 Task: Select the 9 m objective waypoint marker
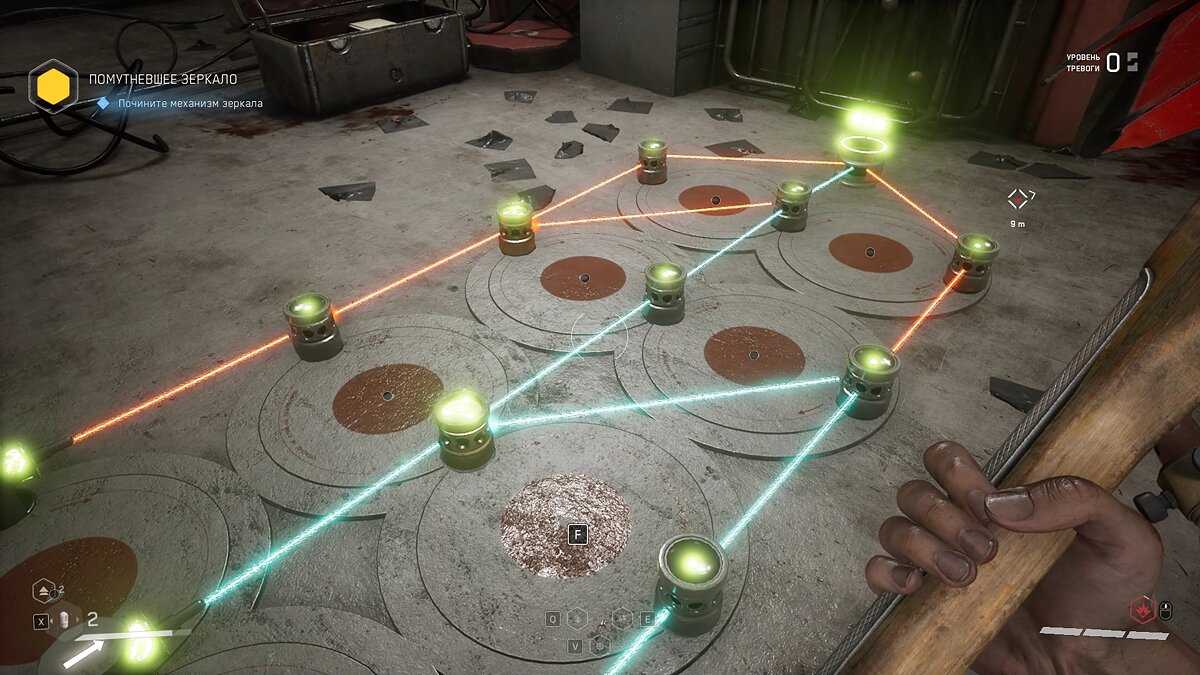[x=1018, y=198]
